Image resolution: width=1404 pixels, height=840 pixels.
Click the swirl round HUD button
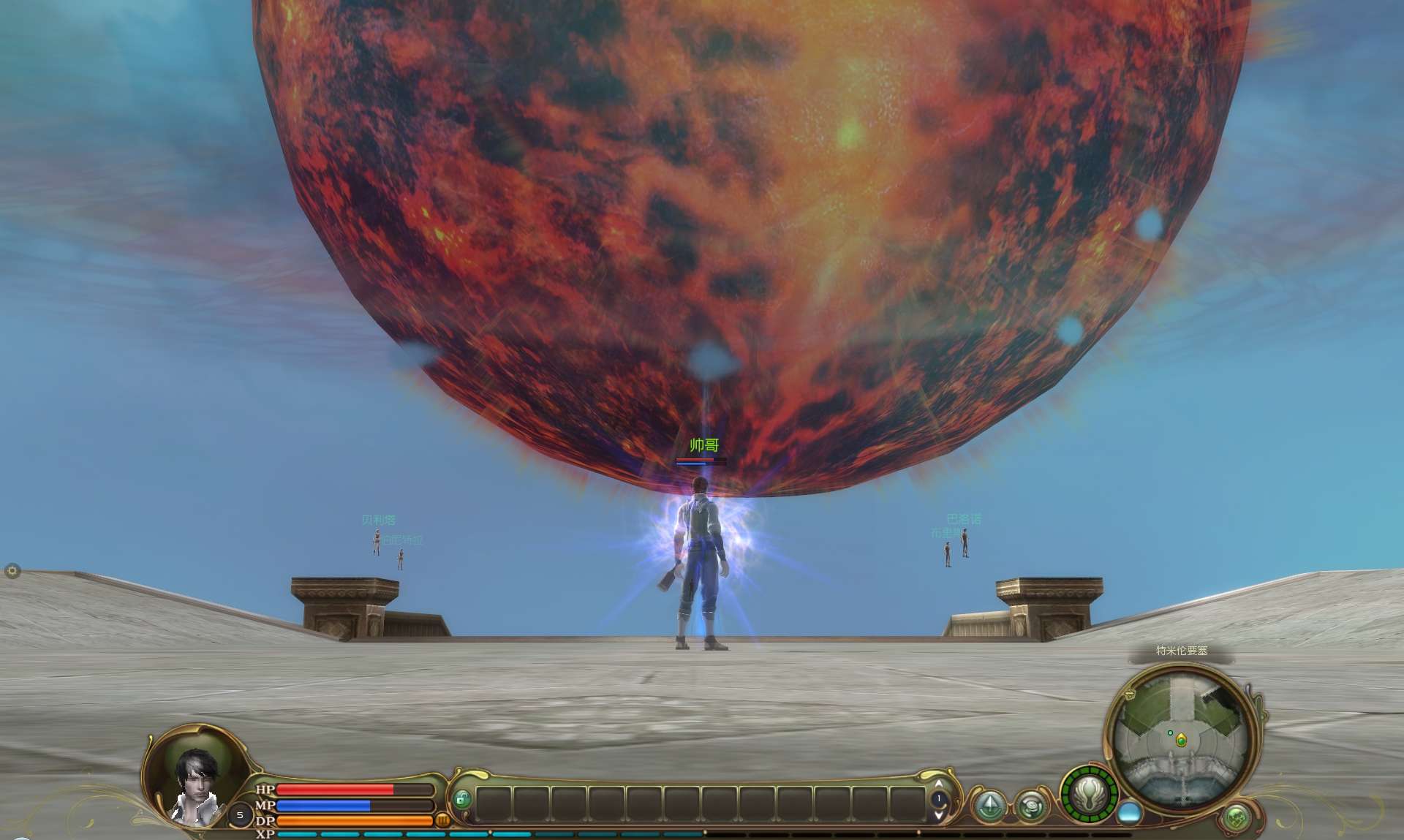[1031, 806]
